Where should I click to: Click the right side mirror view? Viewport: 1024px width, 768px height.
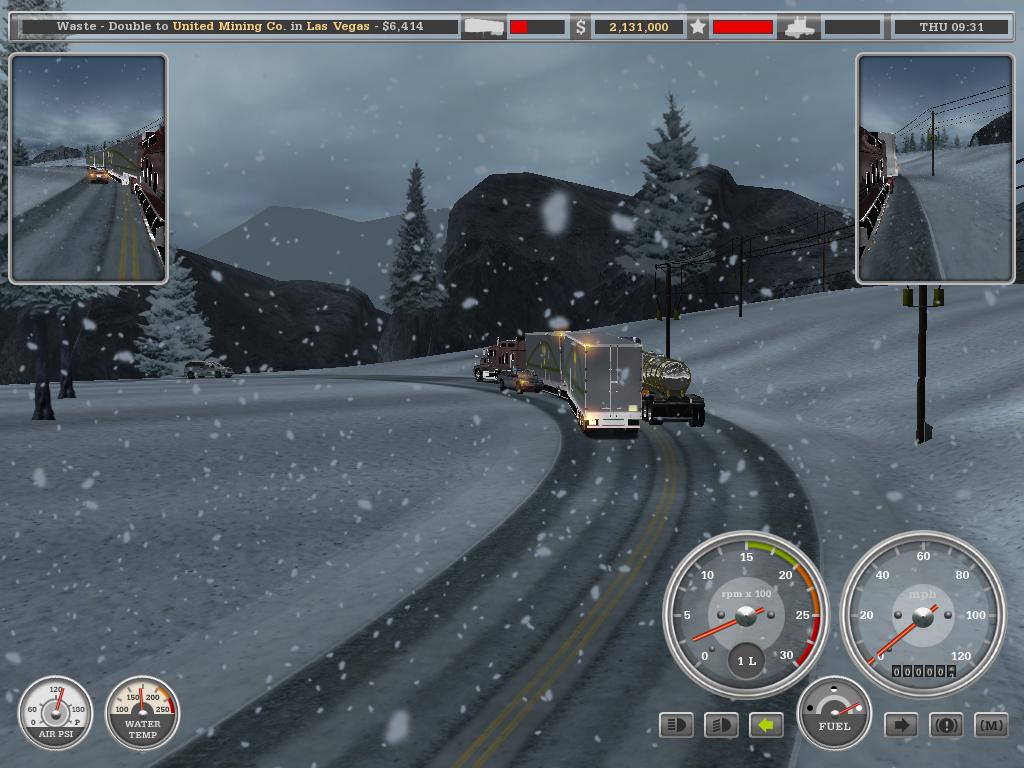click(935, 169)
